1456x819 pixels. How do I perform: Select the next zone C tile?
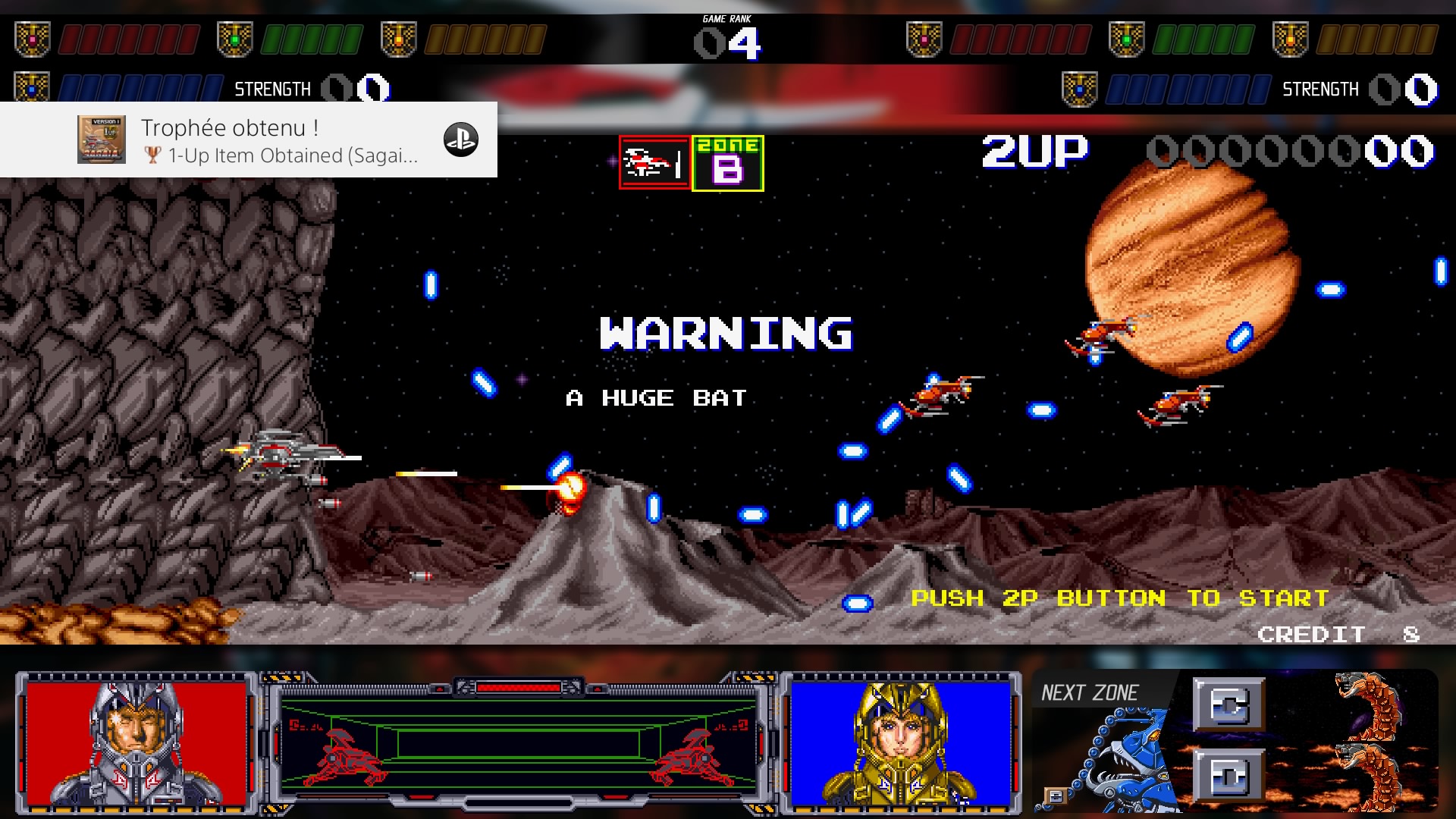[1228, 704]
